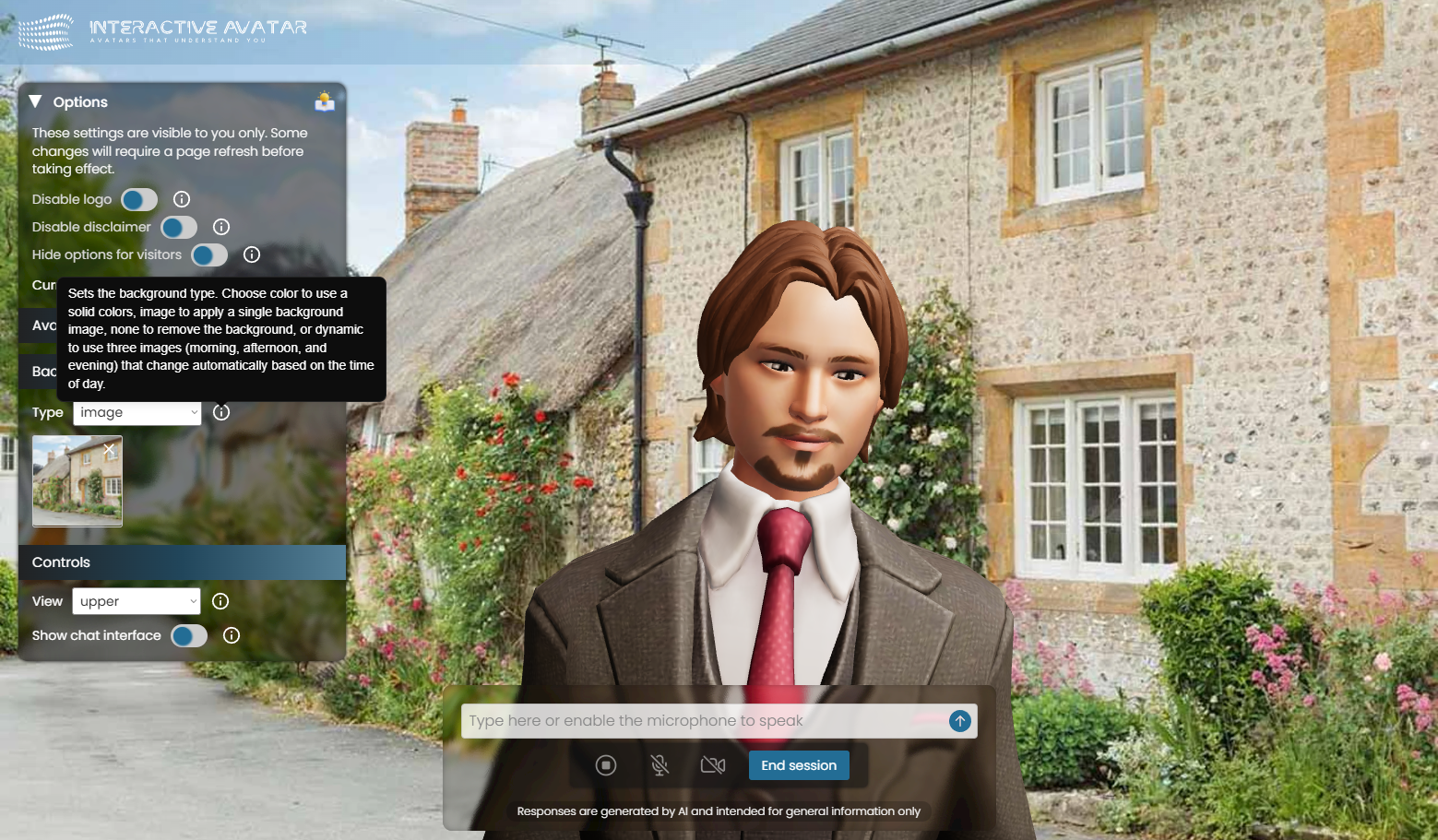The image size is (1438, 840).
Task: Disable the Disable disclaimer toggle
Action: [x=178, y=227]
